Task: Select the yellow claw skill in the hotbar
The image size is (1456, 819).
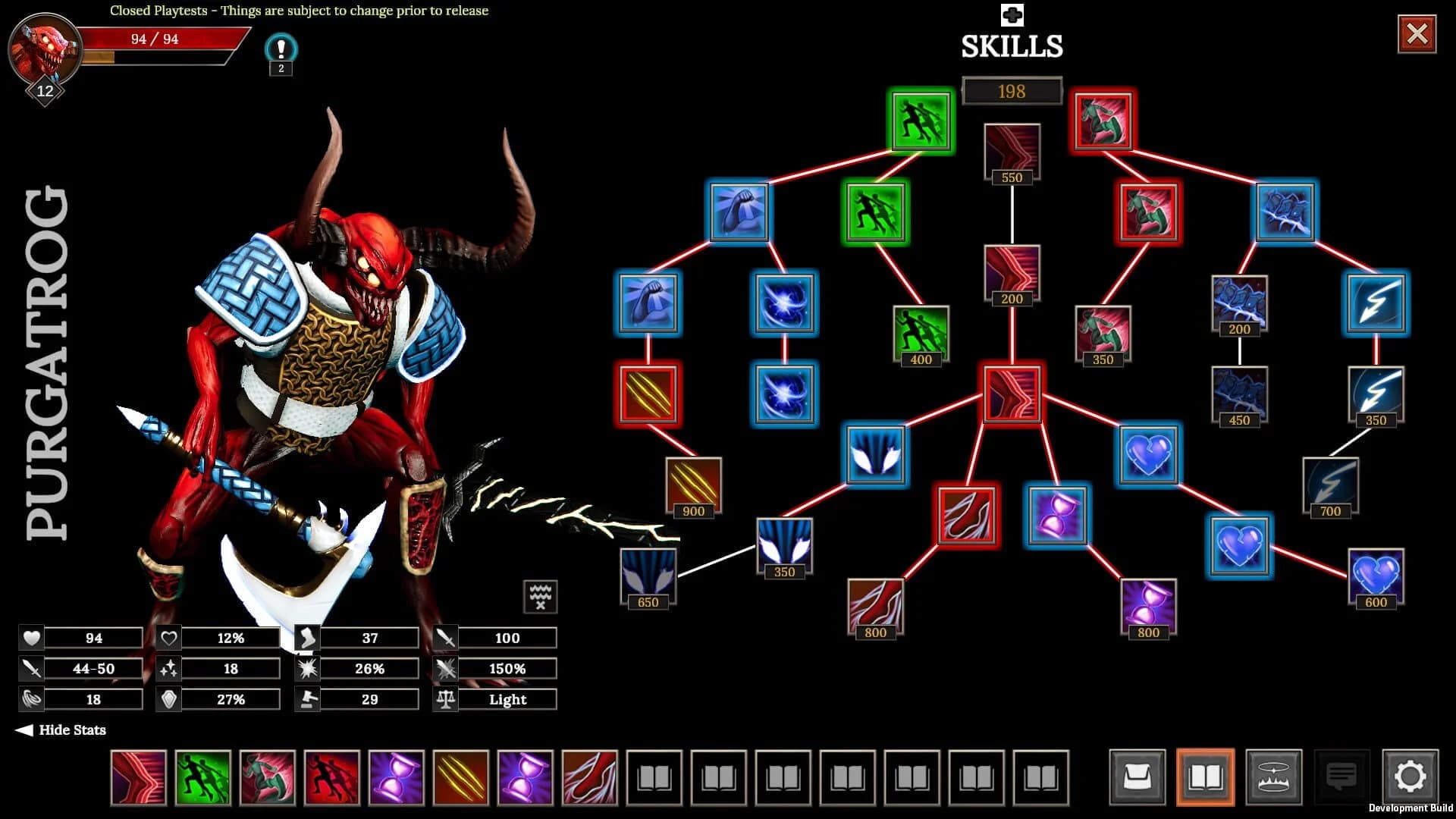Action: [461, 778]
